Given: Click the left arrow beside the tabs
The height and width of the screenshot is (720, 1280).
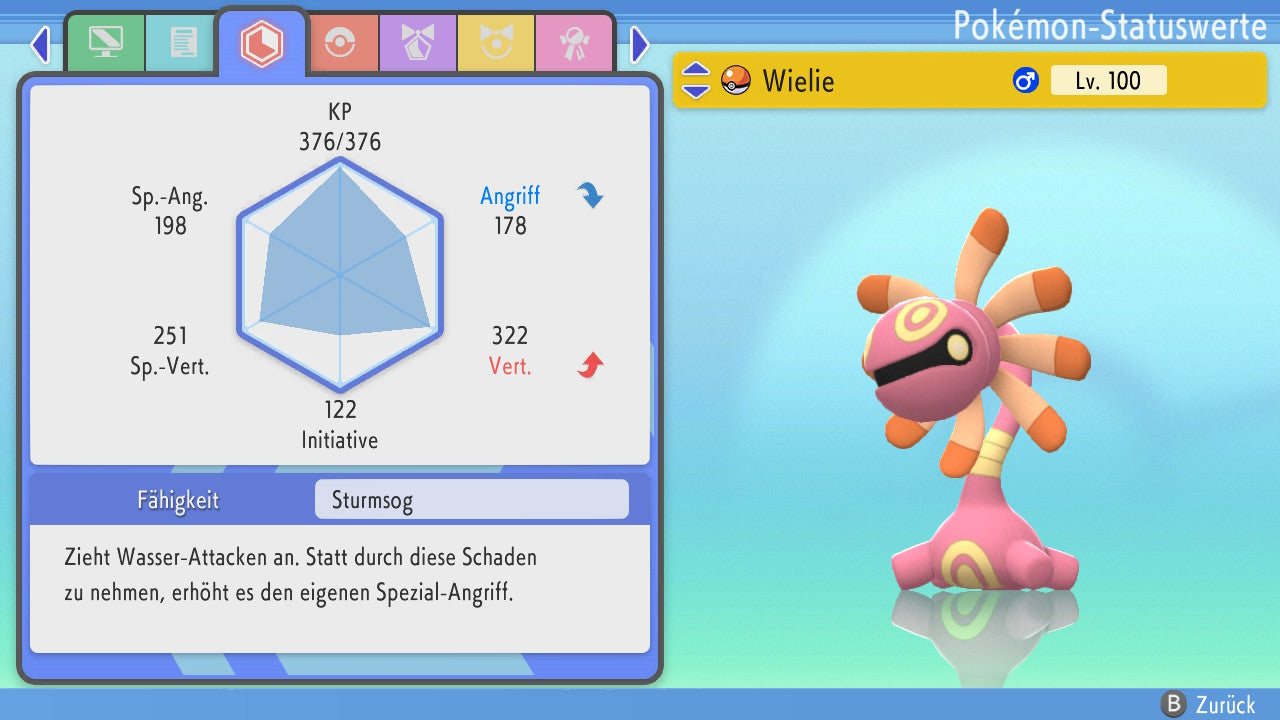Looking at the screenshot, I should tap(40, 44).
